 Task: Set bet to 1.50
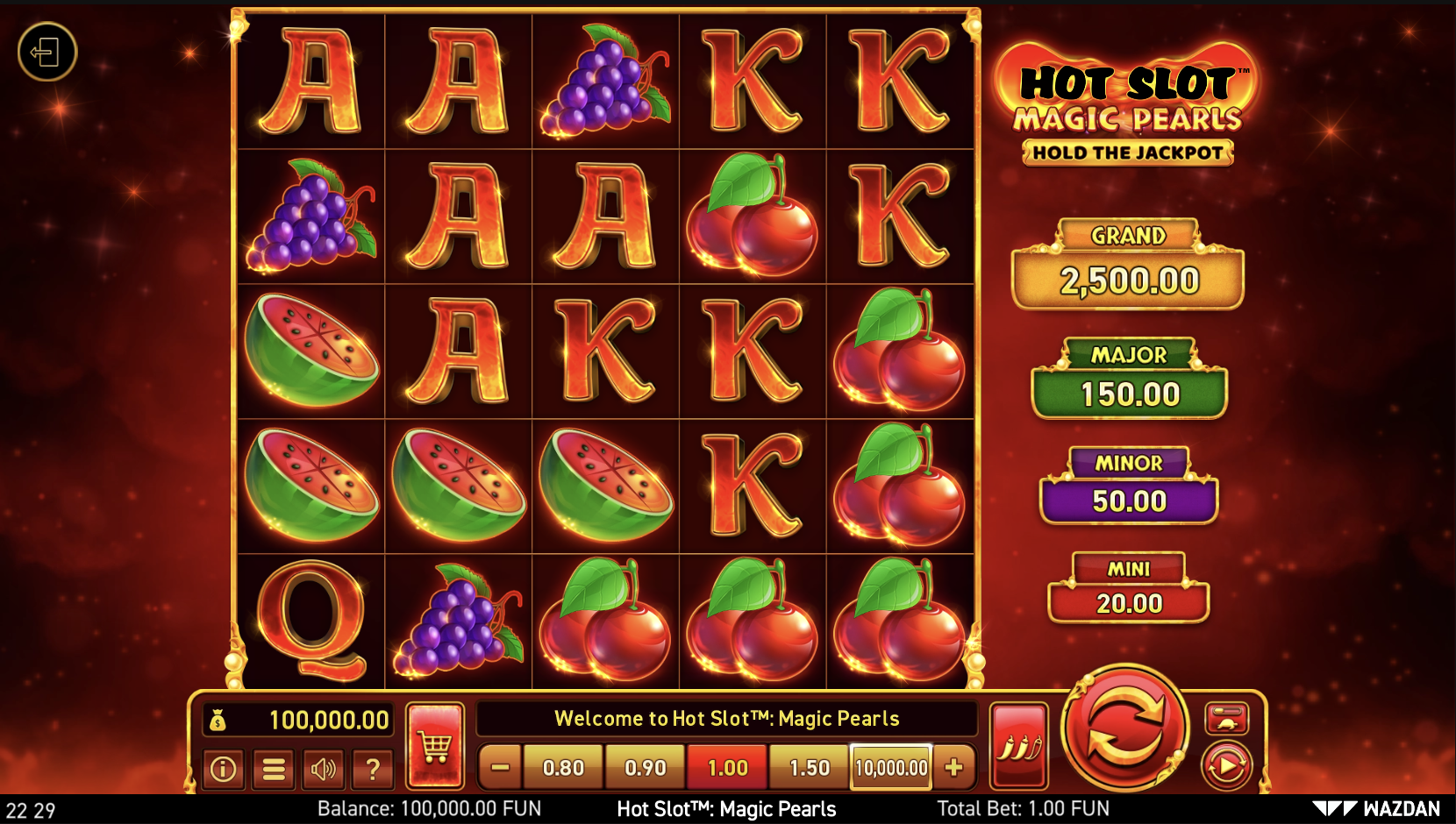810,768
